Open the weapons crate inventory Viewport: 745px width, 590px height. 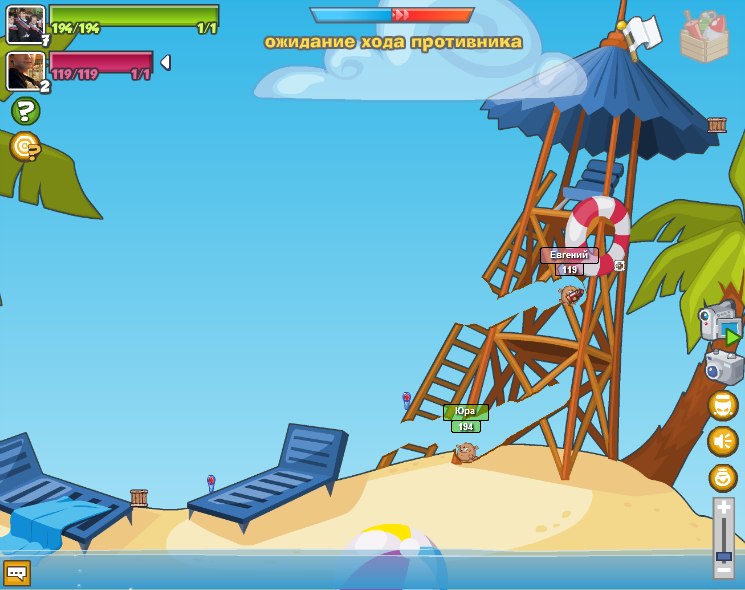(704, 37)
